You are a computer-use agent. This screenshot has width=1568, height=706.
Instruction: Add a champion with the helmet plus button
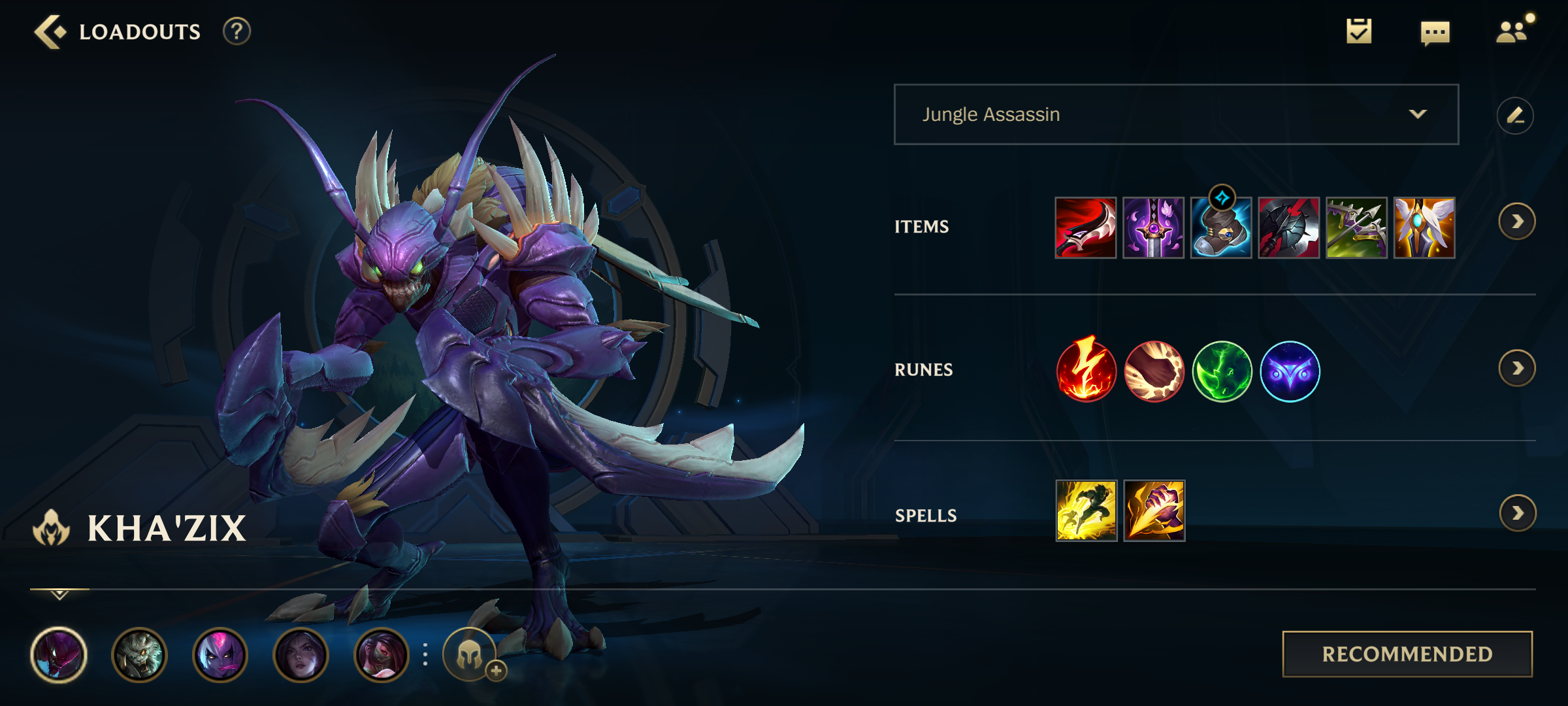[x=471, y=654]
